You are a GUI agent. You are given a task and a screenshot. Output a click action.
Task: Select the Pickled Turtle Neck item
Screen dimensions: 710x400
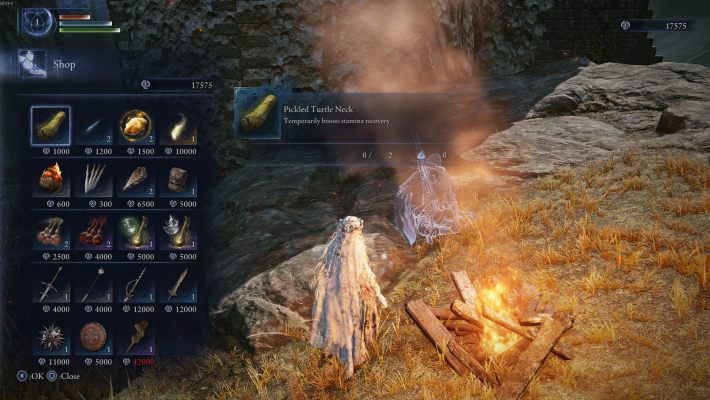50,125
